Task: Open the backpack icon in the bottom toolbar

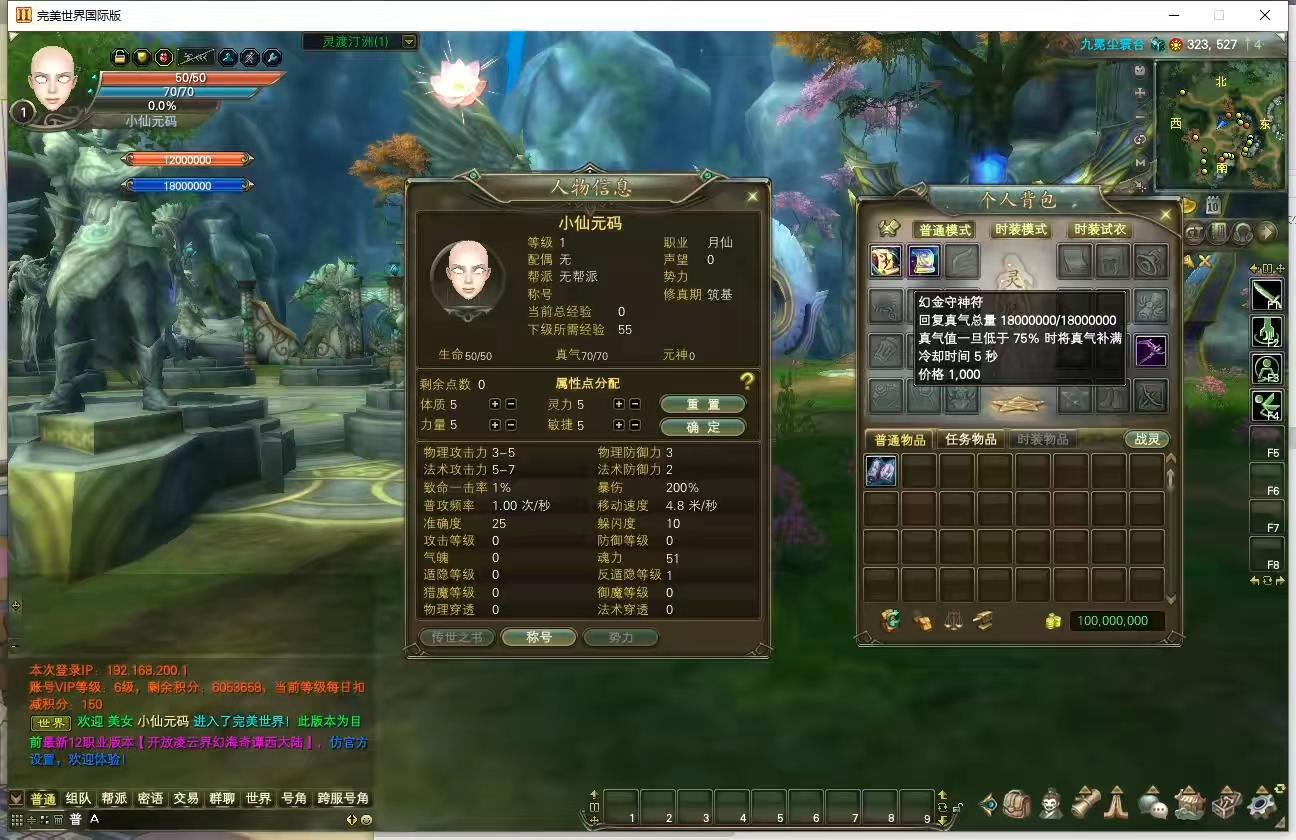Action: [1014, 803]
